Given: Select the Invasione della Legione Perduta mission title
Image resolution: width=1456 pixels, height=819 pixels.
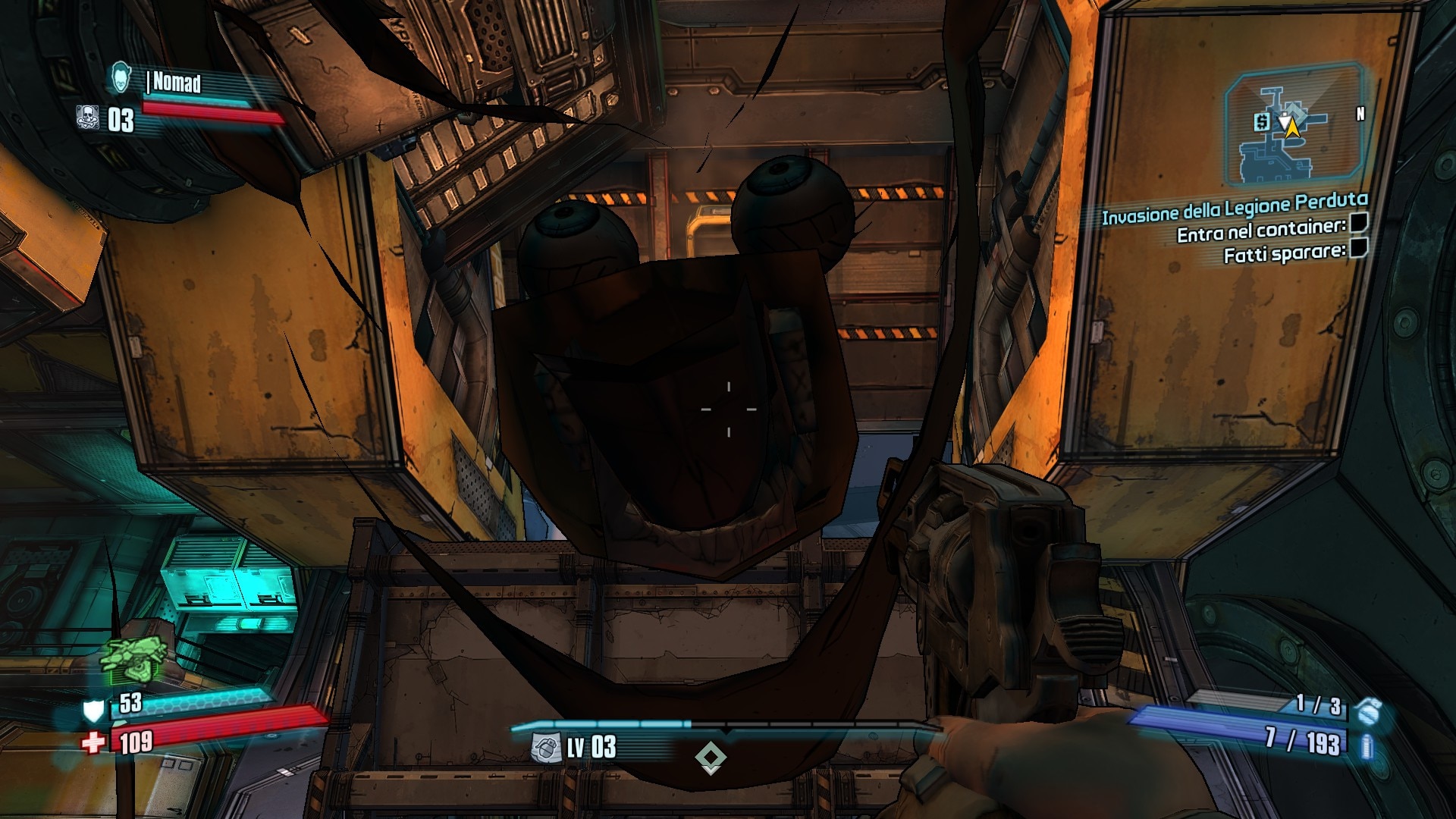Looking at the screenshot, I should tap(1234, 209).
